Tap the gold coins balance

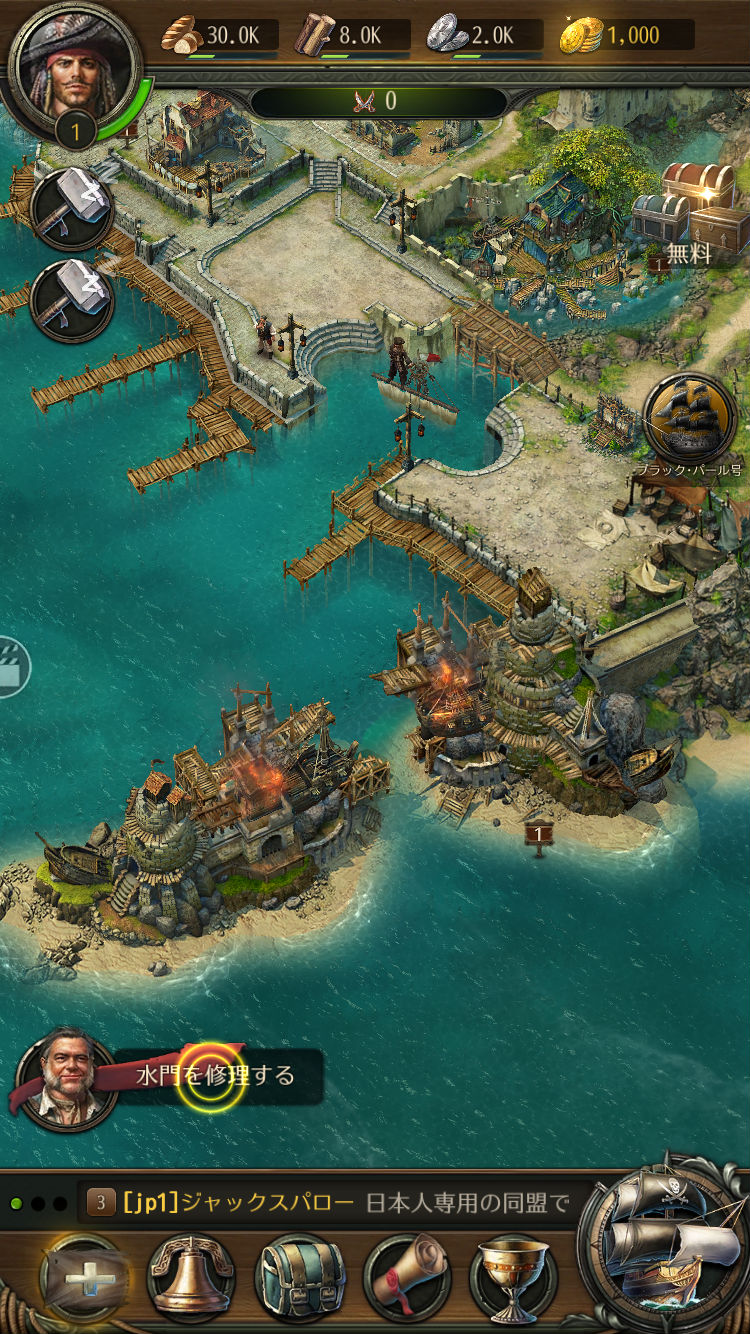pos(626,36)
